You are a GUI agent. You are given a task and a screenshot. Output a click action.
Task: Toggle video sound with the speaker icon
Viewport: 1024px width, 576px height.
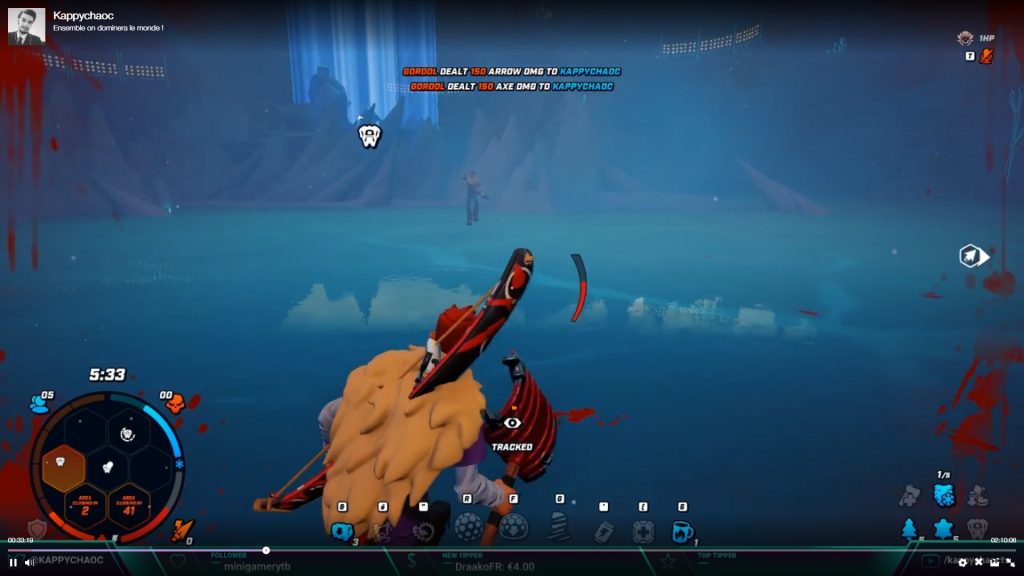pos(29,562)
